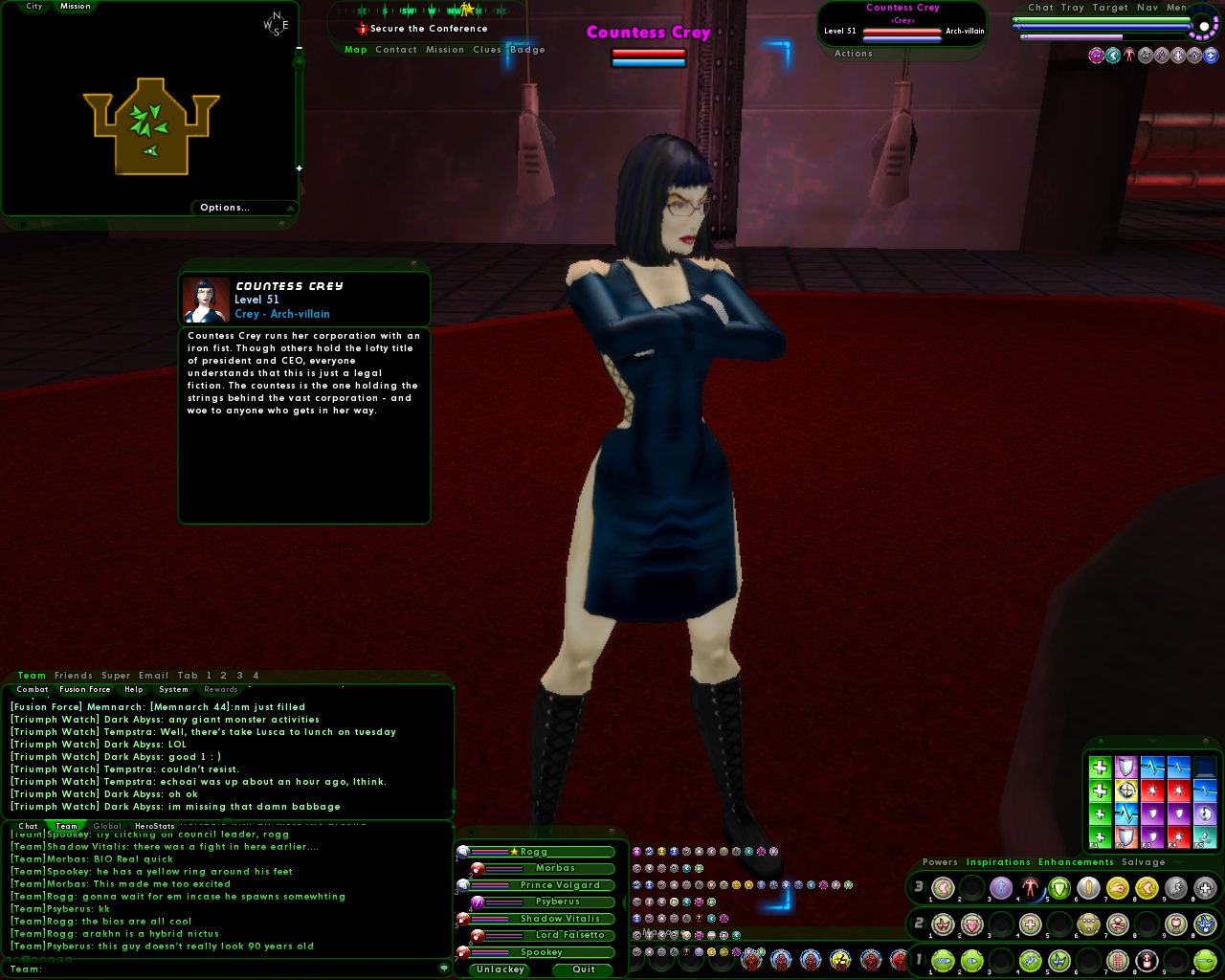
Task: Toggle minimap zoom with the plus control
Action: click(299, 167)
